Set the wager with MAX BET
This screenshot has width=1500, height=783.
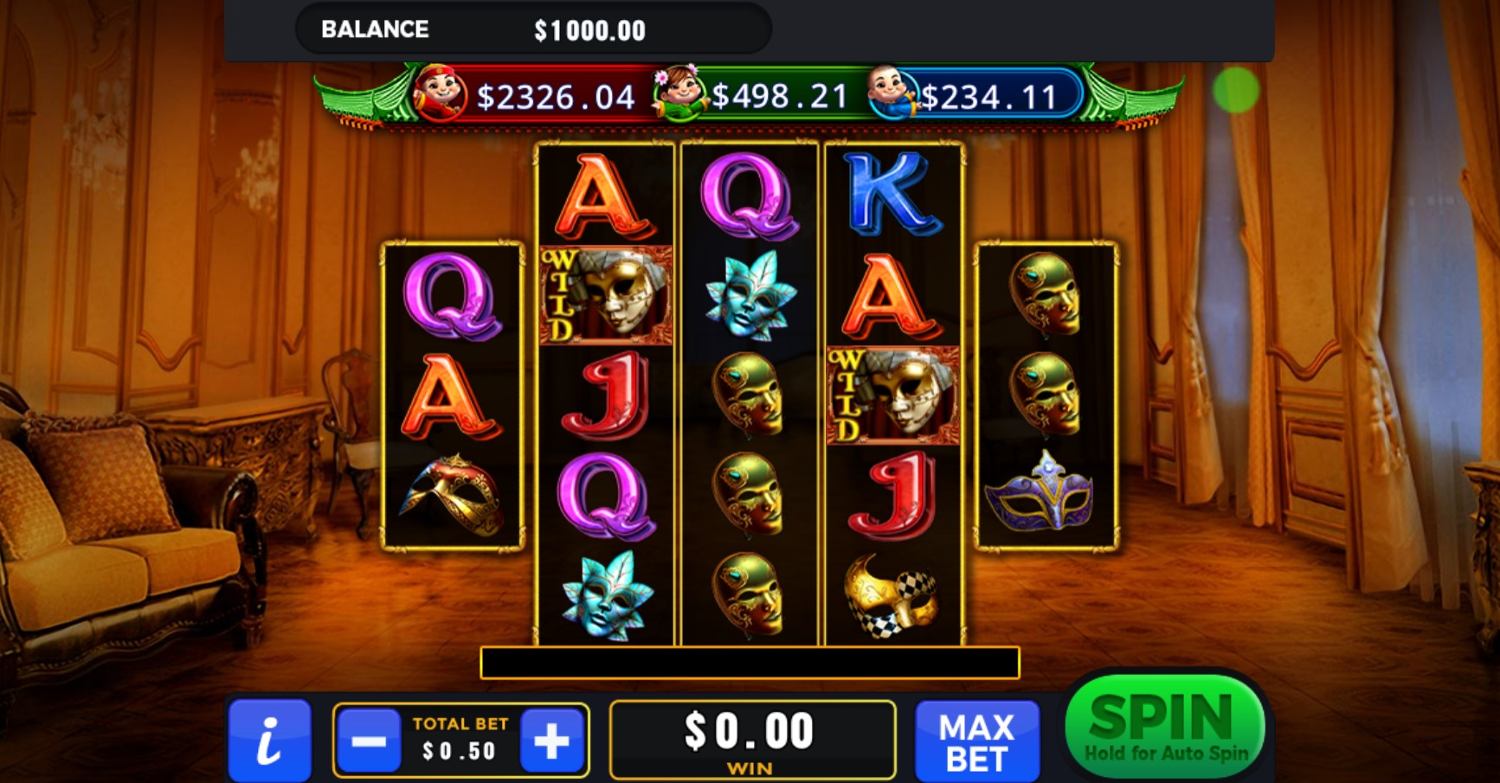(976, 741)
